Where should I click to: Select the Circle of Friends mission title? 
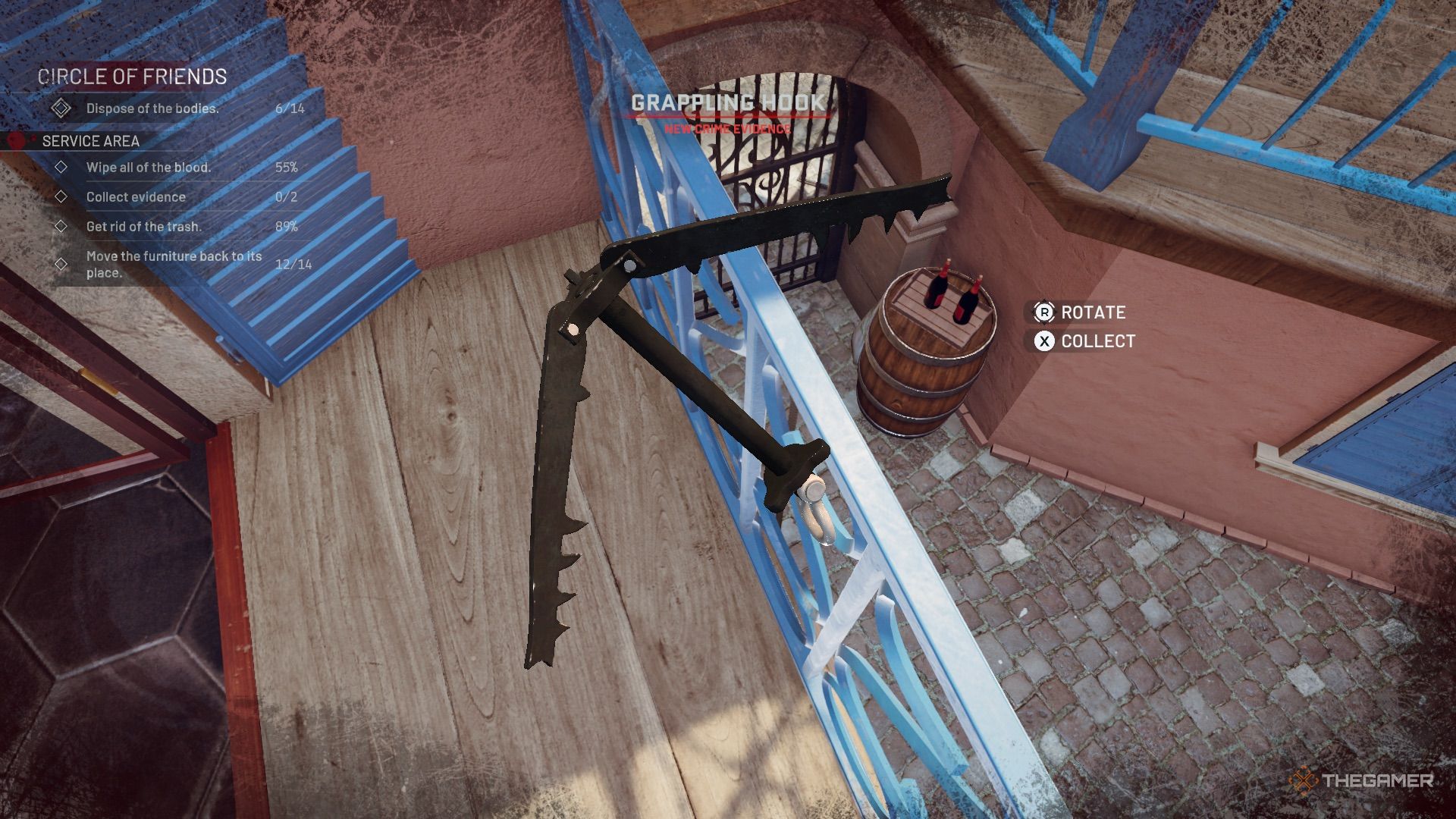pos(132,77)
